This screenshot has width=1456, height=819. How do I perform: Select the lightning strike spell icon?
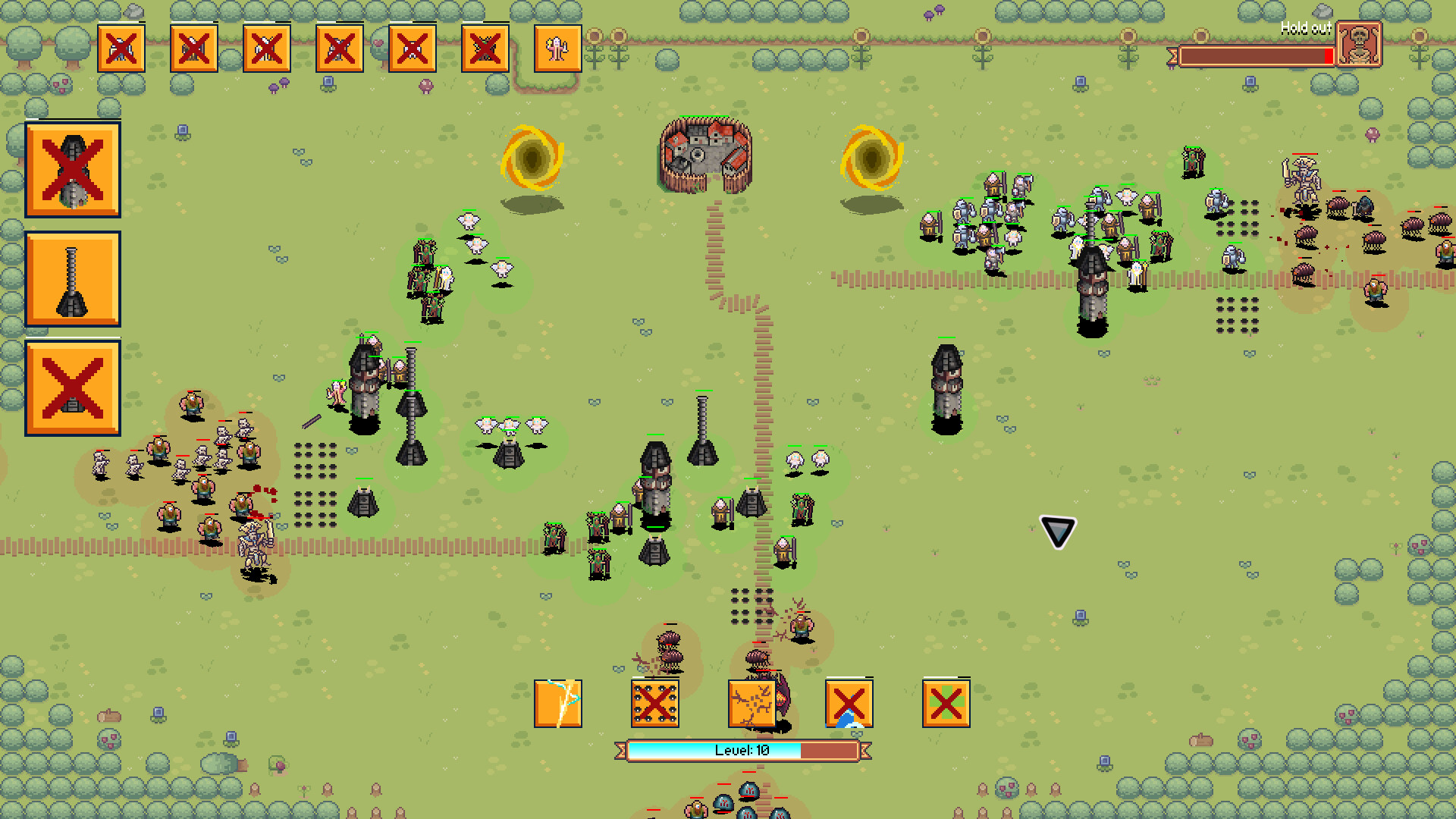[557, 704]
